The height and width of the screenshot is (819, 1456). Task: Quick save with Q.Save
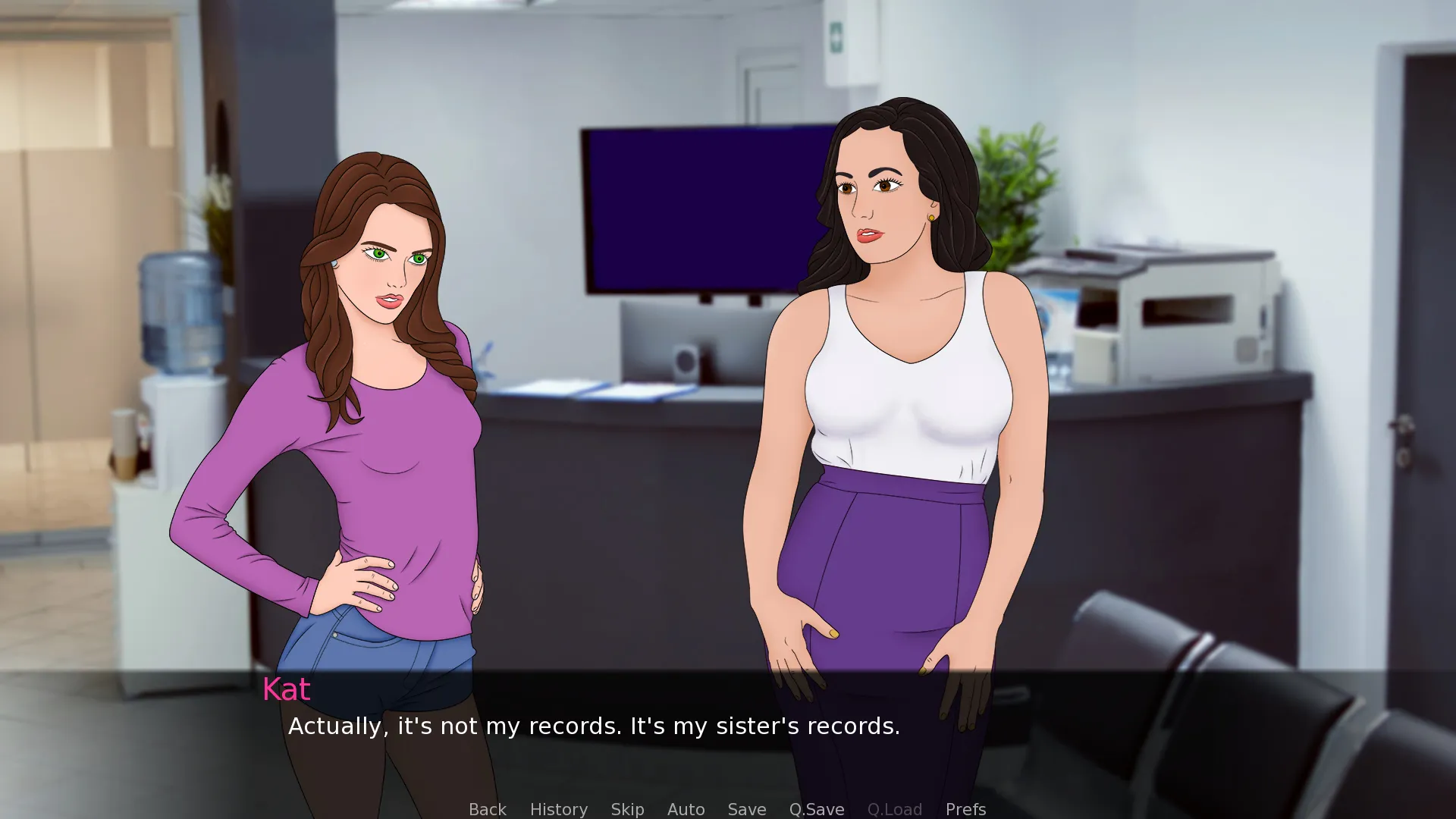(816, 809)
